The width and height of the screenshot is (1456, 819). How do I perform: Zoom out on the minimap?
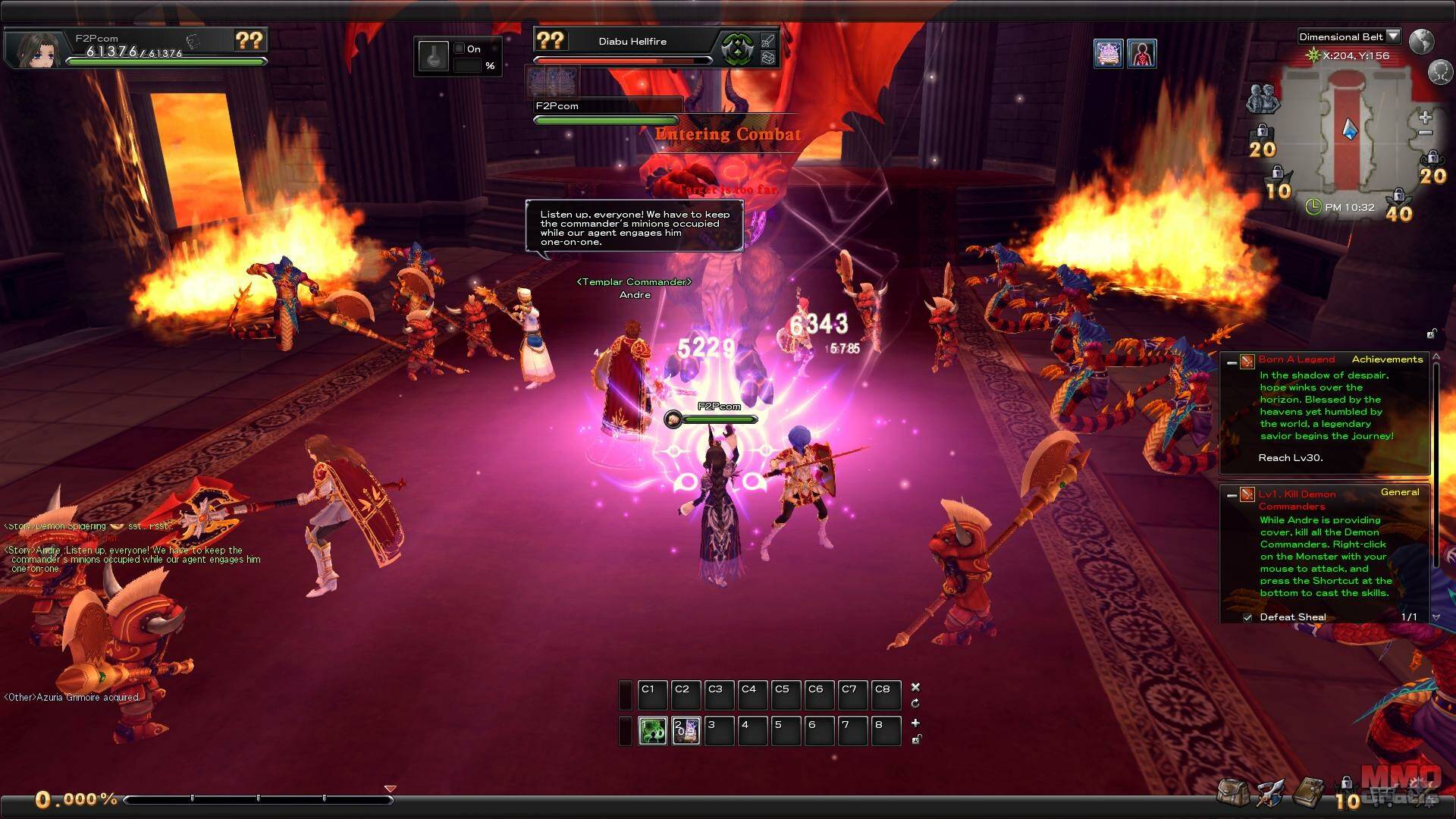pyautogui.click(x=1425, y=133)
